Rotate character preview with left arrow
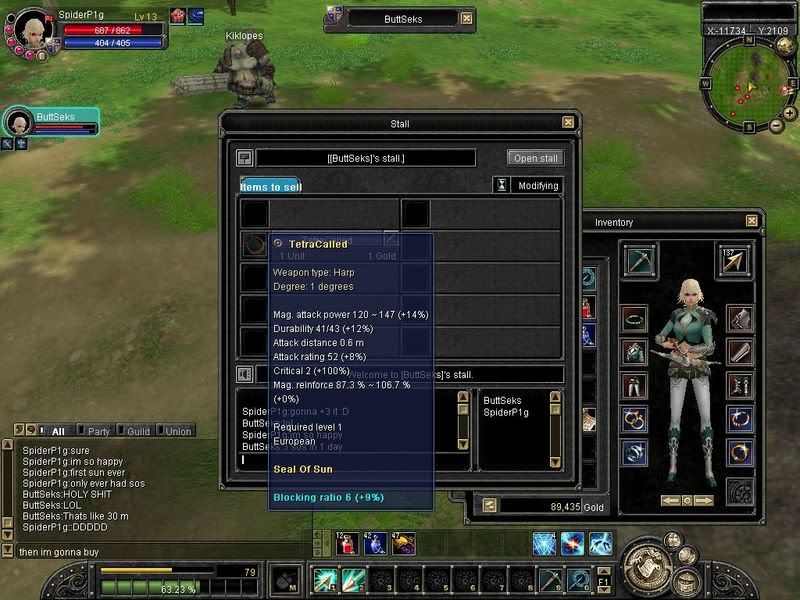Image resolution: width=800 pixels, height=600 pixels. pyautogui.click(x=669, y=499)
